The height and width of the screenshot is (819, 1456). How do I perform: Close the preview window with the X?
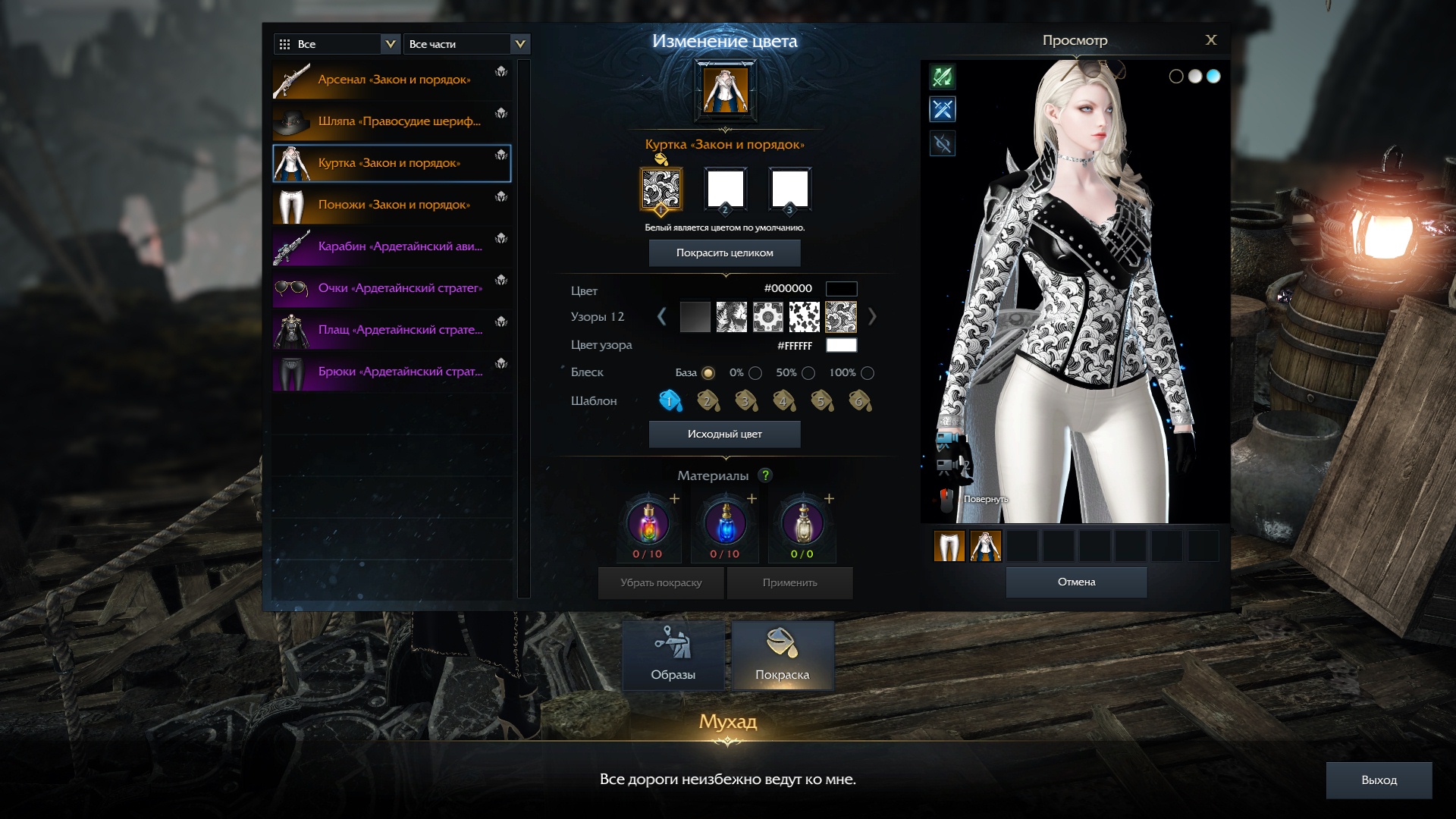point(1210,40)
